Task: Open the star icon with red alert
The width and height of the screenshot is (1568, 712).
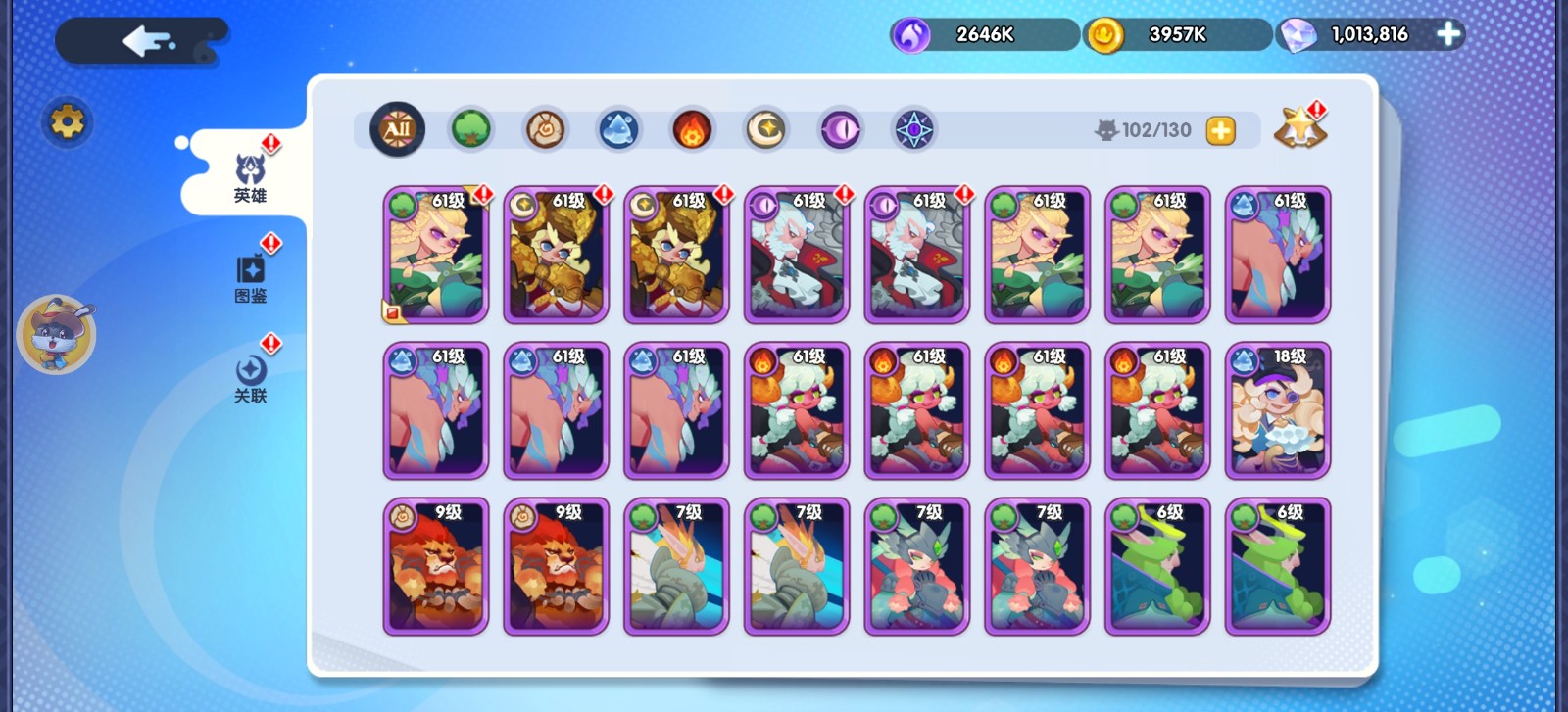Action: pyautogui.click(x=1299, y=128)
